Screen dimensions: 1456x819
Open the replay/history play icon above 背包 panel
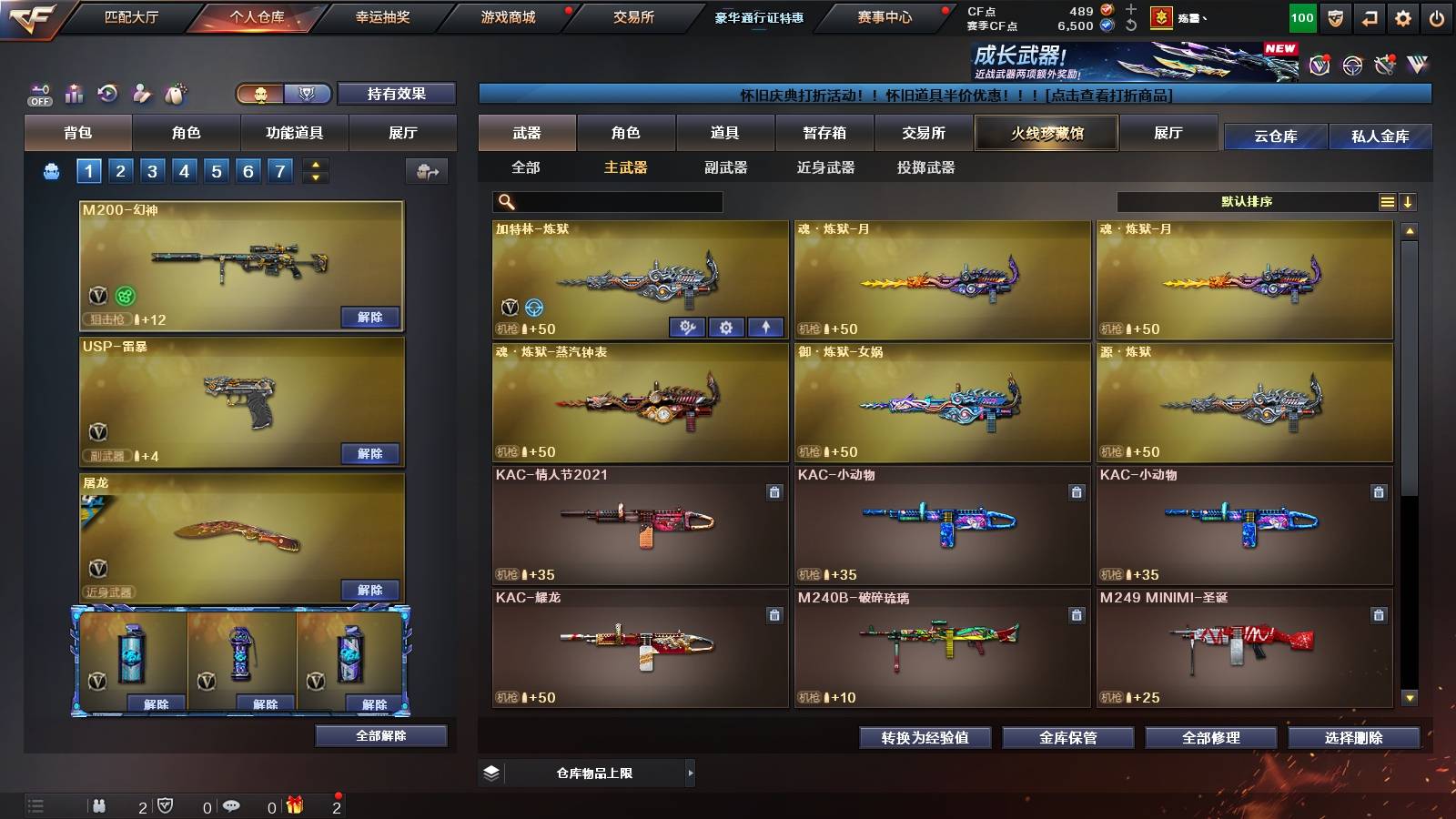pyautogui.click(x=107, y=91)
